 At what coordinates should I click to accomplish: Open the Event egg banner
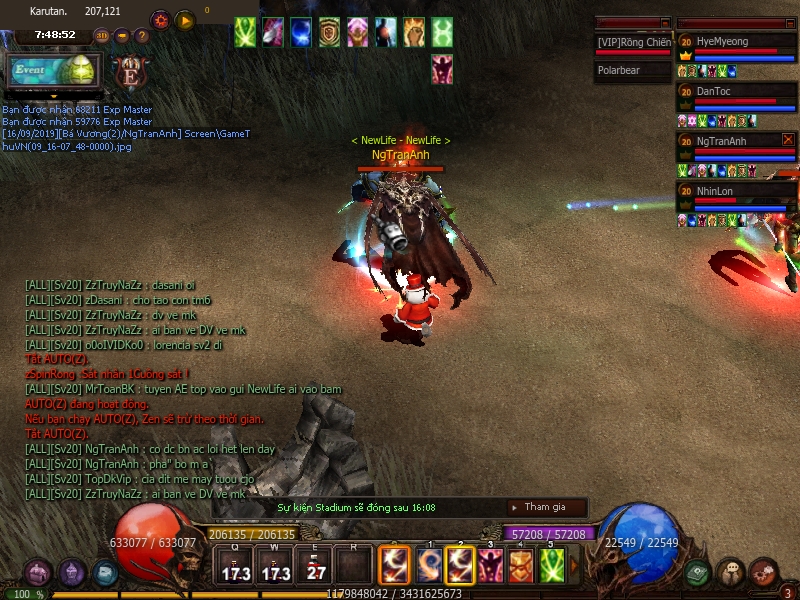point(52,71)
